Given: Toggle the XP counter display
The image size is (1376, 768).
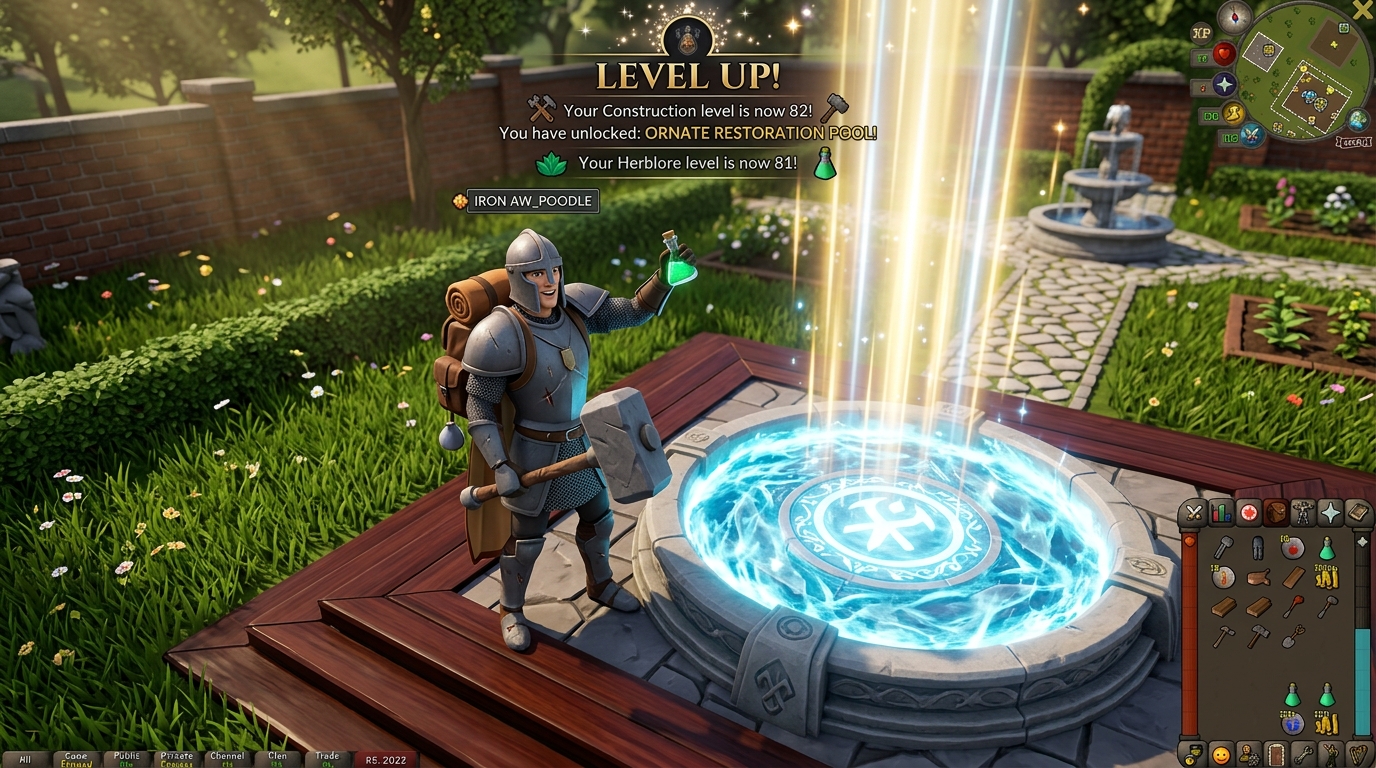Looking at the screenshot, I should tap(1201, 32).
